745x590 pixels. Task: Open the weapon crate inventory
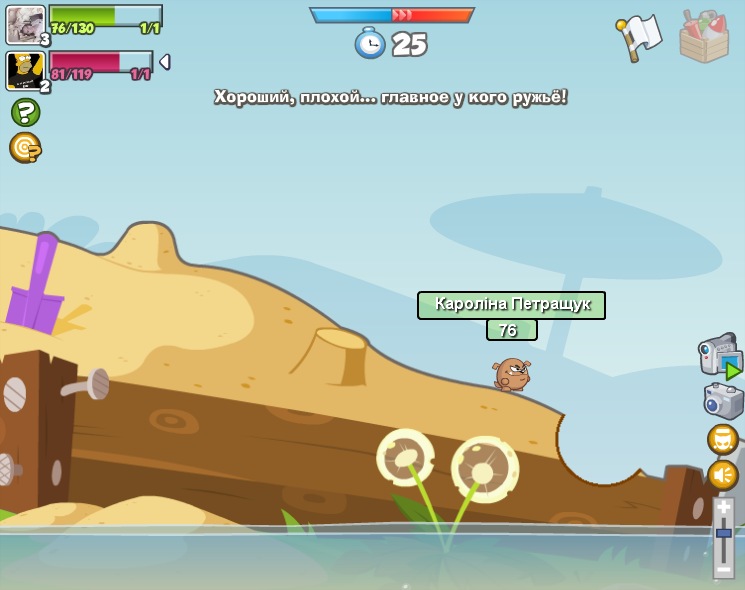pyautogui.click(x=704, y=38)
